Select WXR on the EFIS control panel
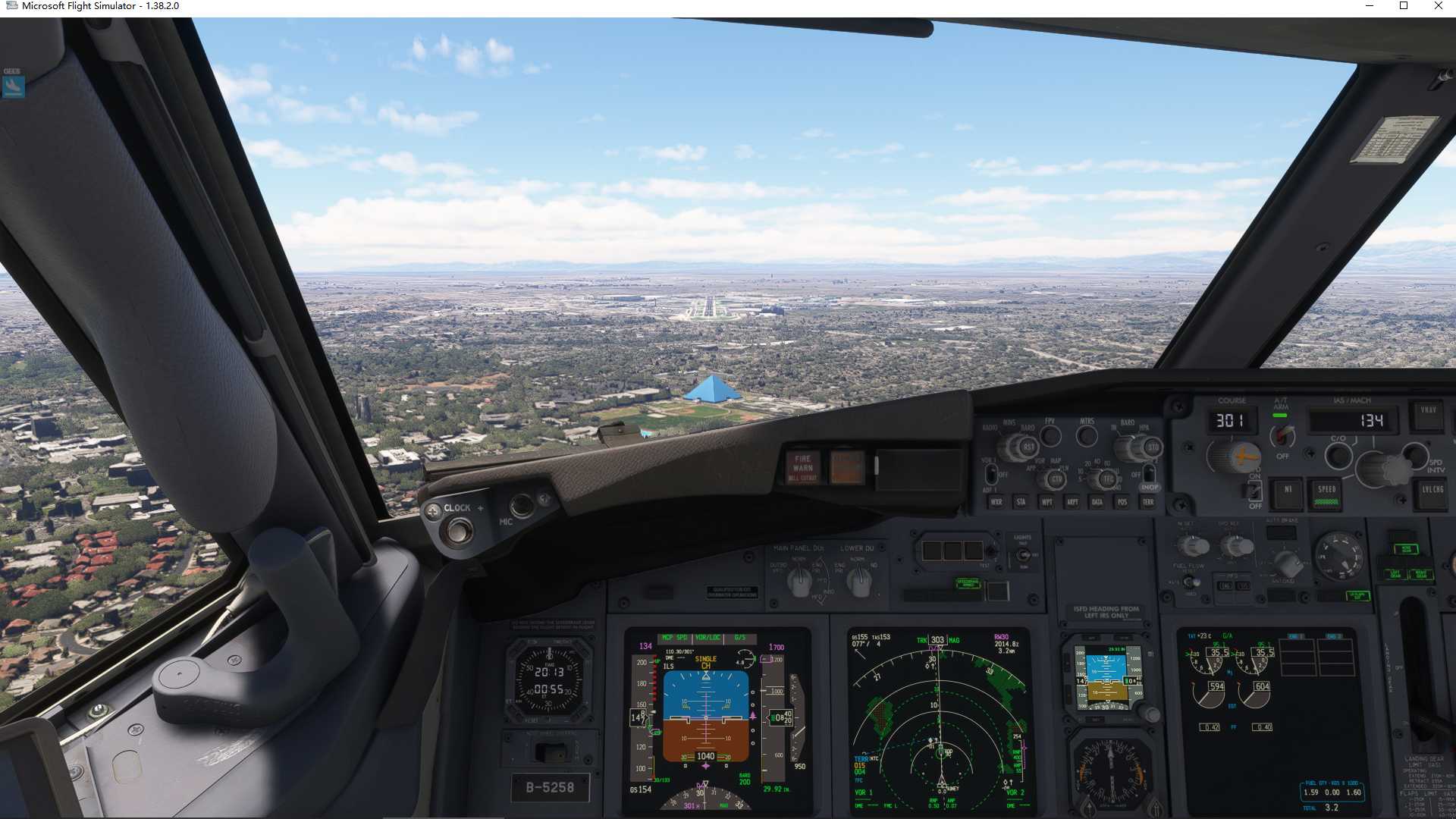The image size is (1456, 819). 996,503
